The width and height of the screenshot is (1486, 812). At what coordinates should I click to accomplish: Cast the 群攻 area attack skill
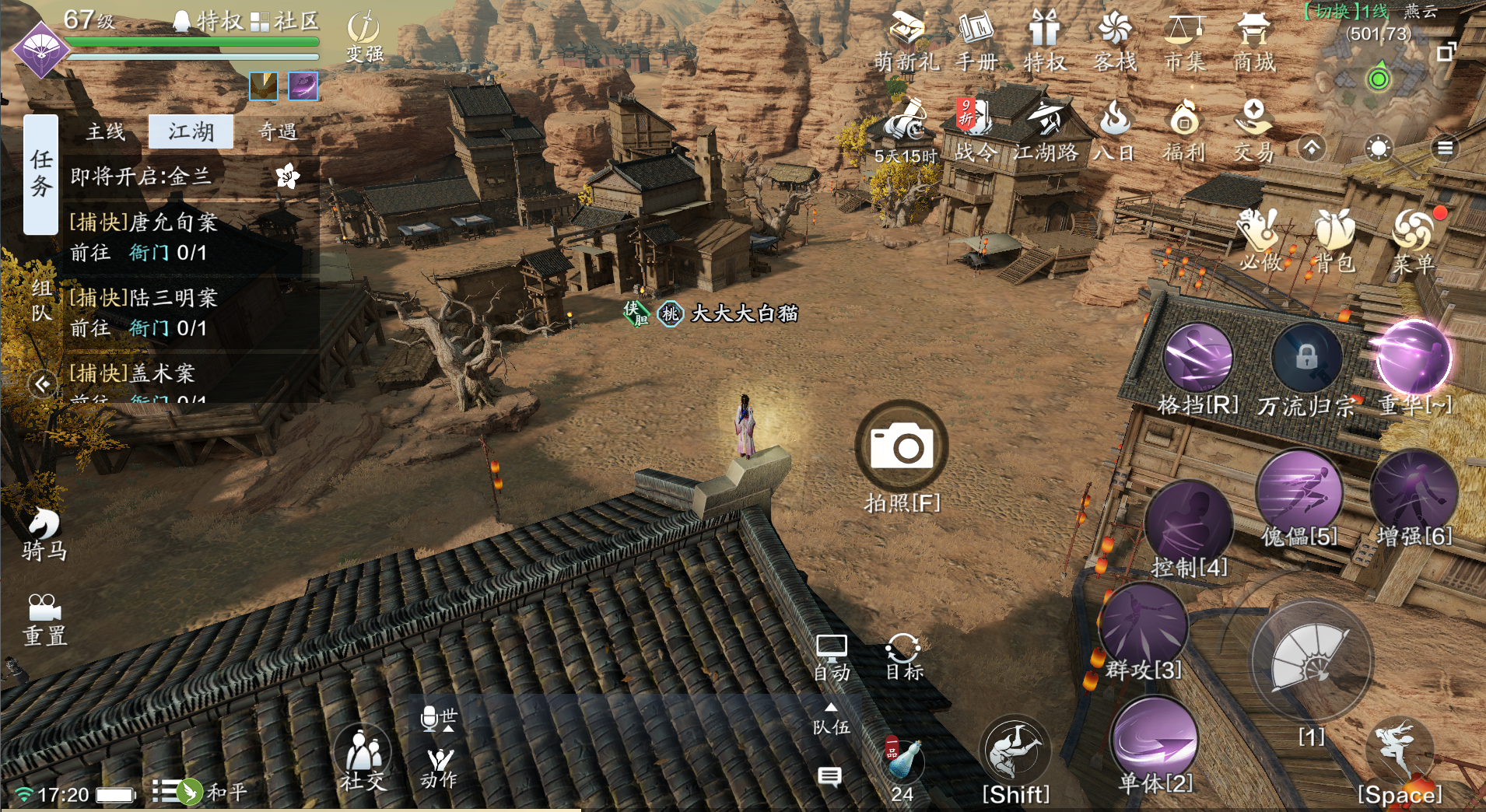pyautogui.click(x=1144, y=627)
